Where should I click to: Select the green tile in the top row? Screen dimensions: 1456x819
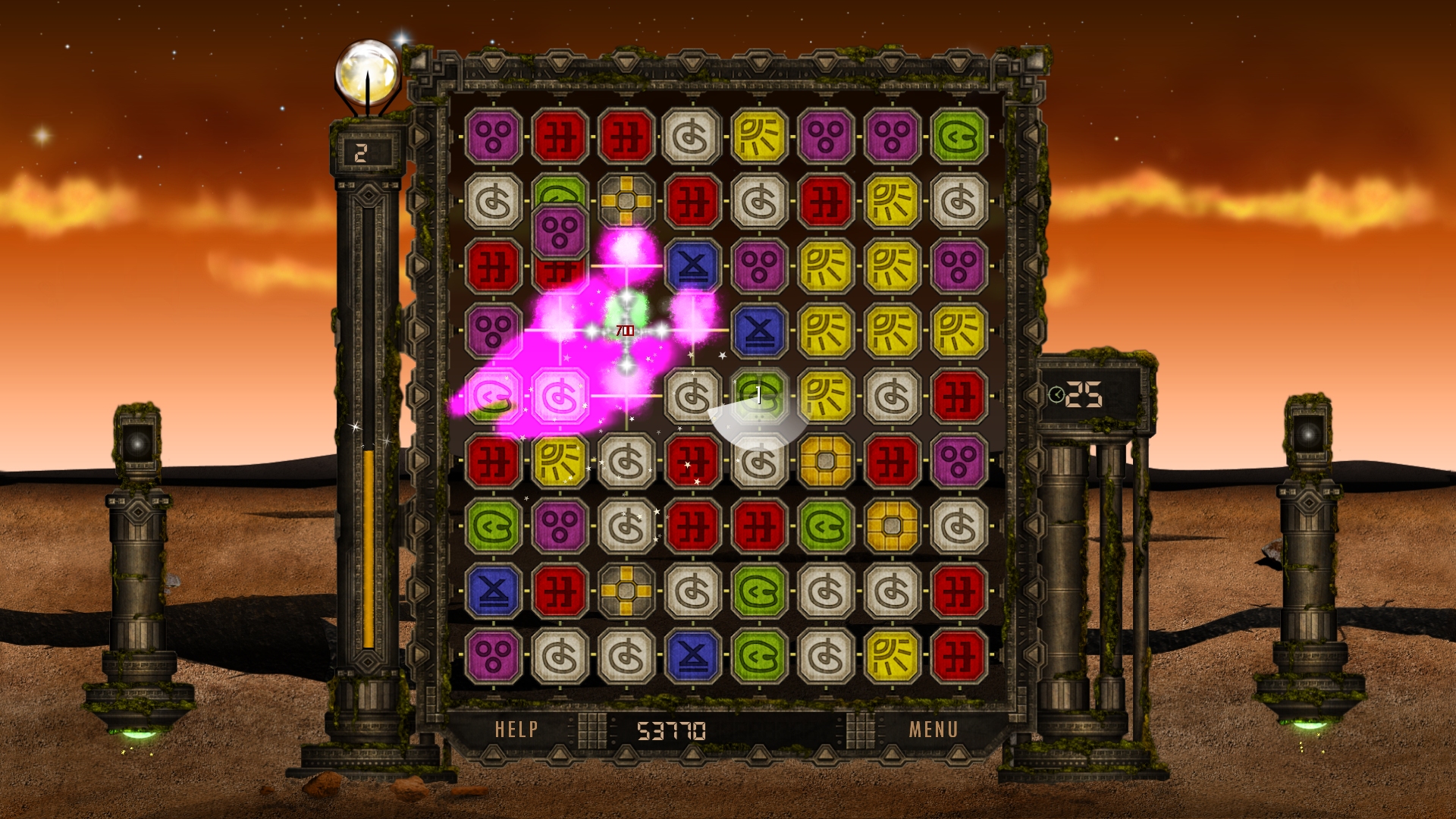[x=959, y=136]
